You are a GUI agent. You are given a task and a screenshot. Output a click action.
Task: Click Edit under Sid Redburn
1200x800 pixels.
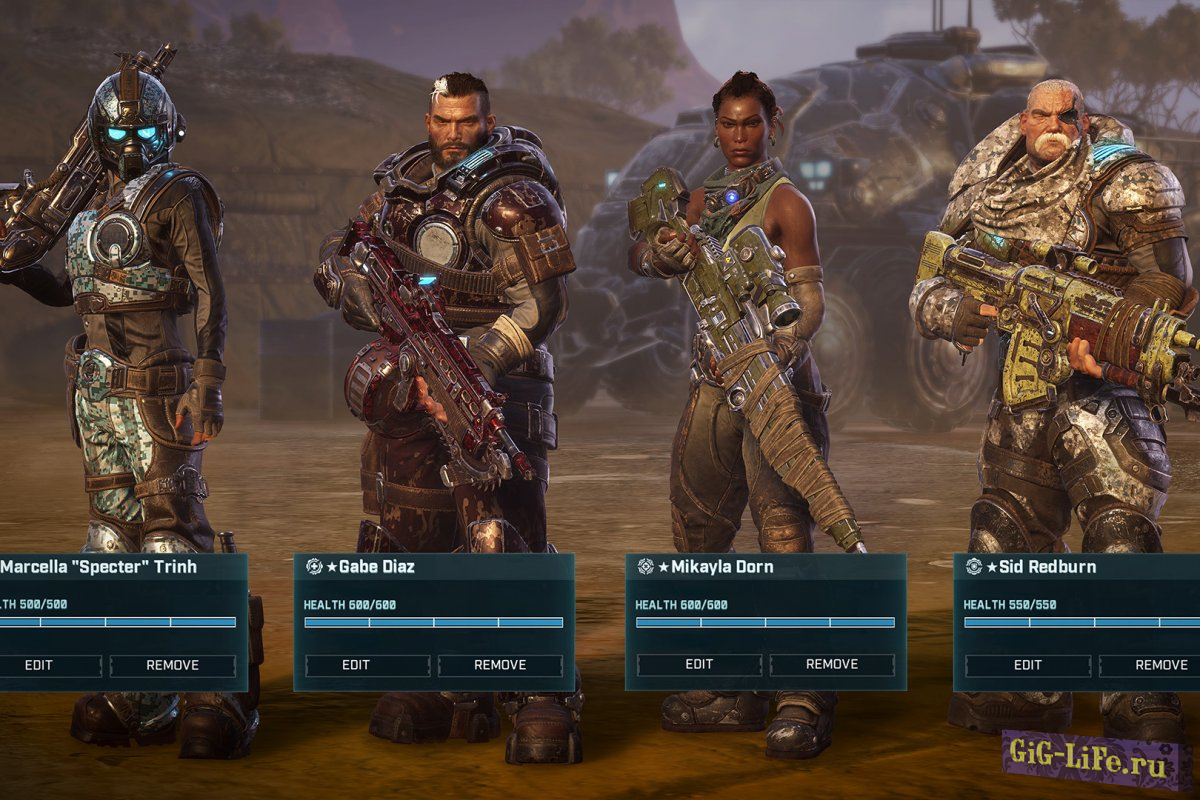click(x=1027, y=665)
